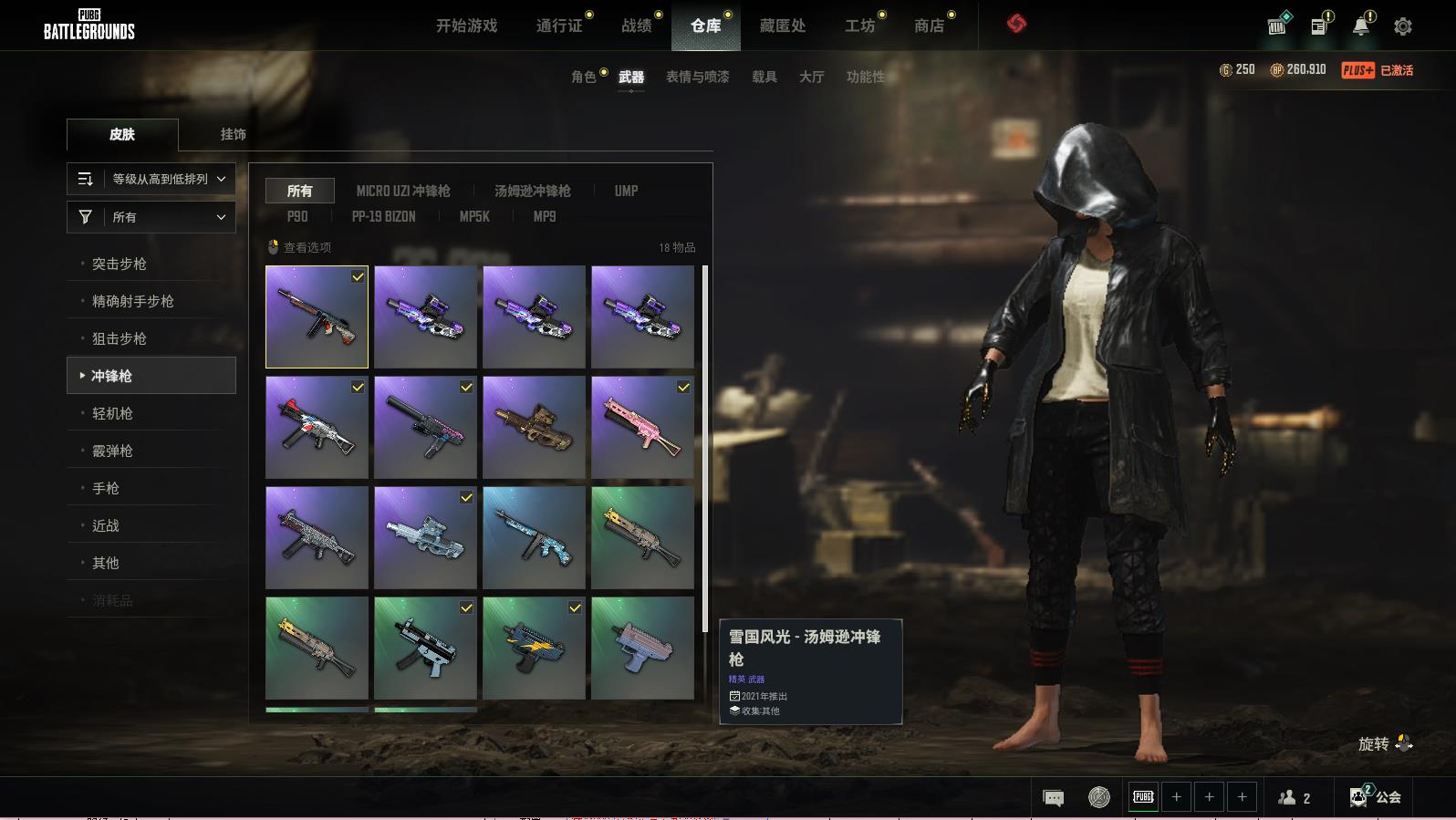This screenshot has height=820, width=1456.
Task: Select the pink and white submachine gun skin
Action: [642, 427]
